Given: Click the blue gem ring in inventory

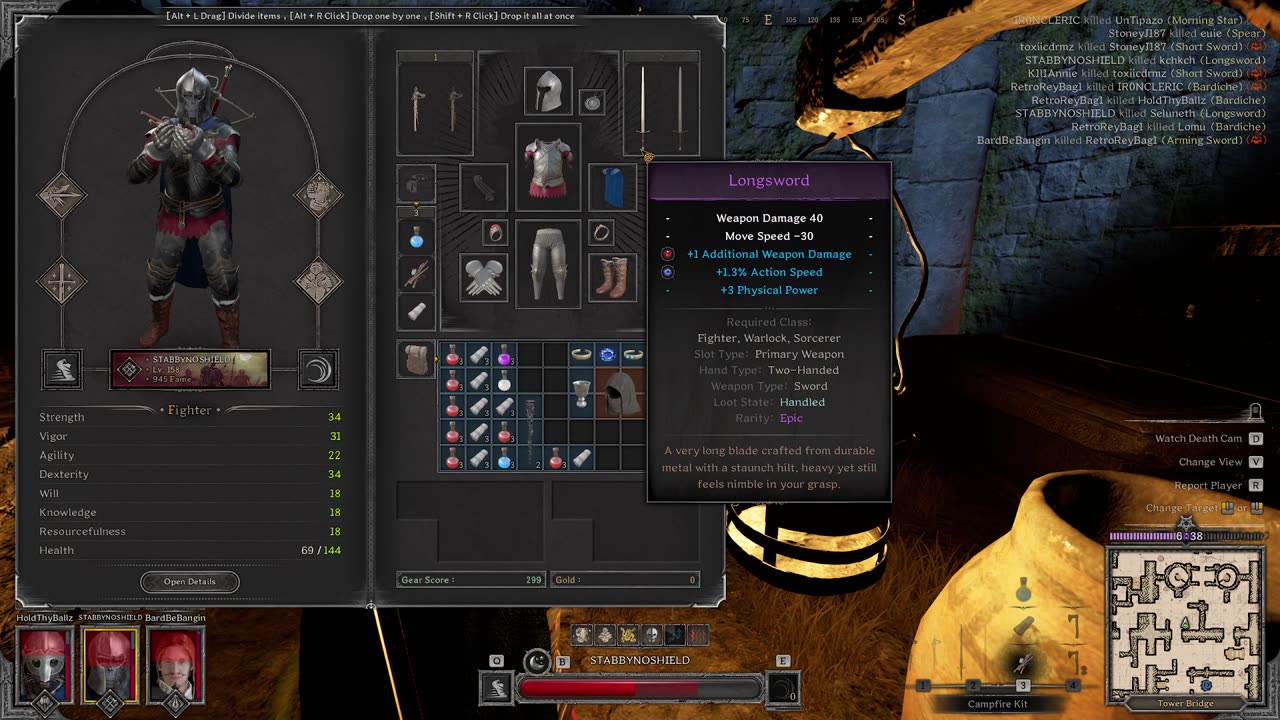Looking at the screenshot, I should pyautogui.click(x=607, y=355).
